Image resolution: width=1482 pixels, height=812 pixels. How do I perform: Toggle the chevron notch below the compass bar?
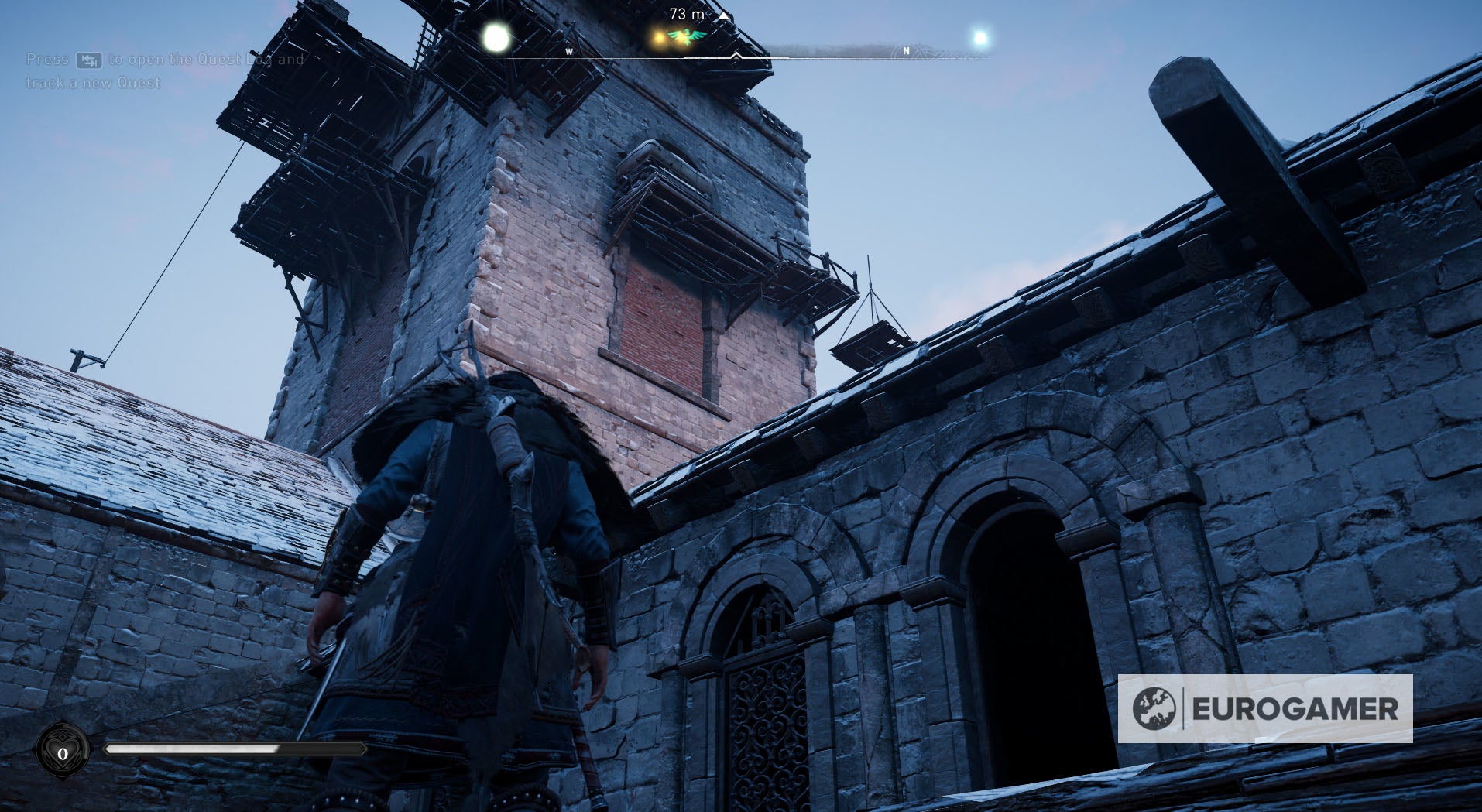click(x=736, y=56)
